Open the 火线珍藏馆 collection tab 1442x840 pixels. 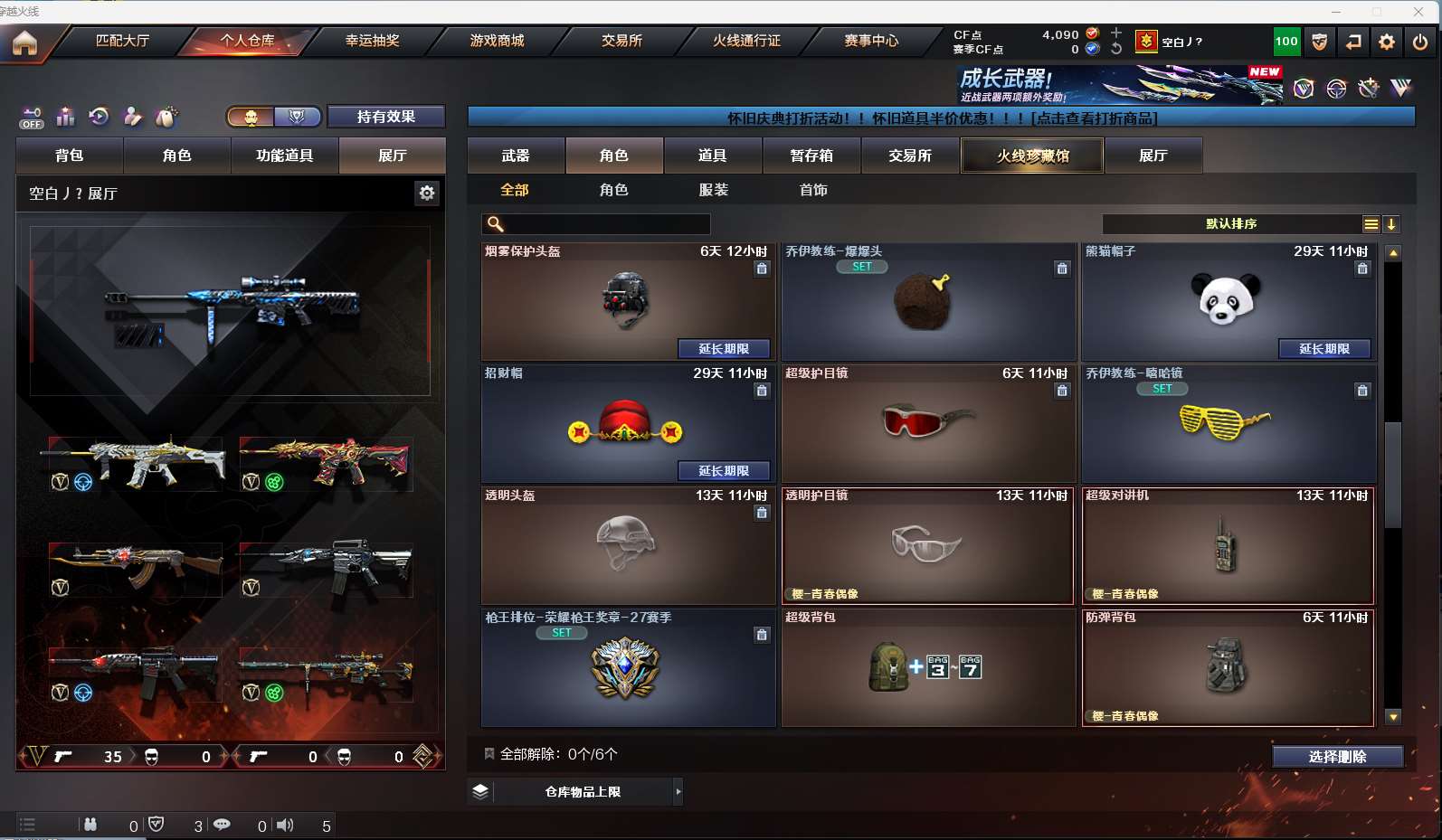1032,156
